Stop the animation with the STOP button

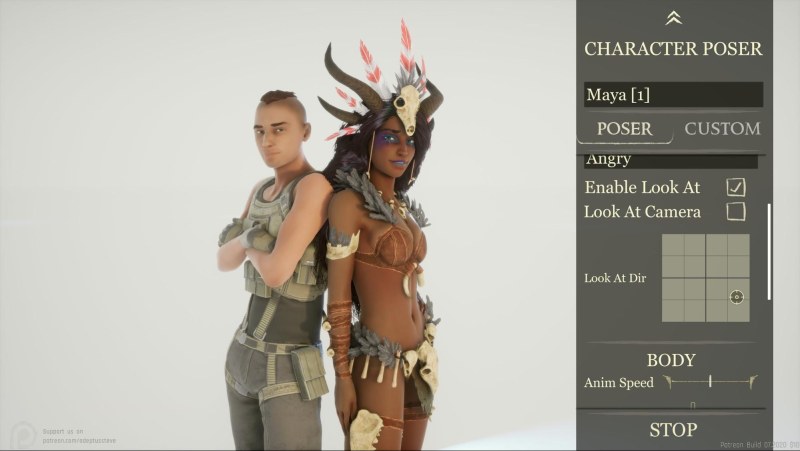673,430
